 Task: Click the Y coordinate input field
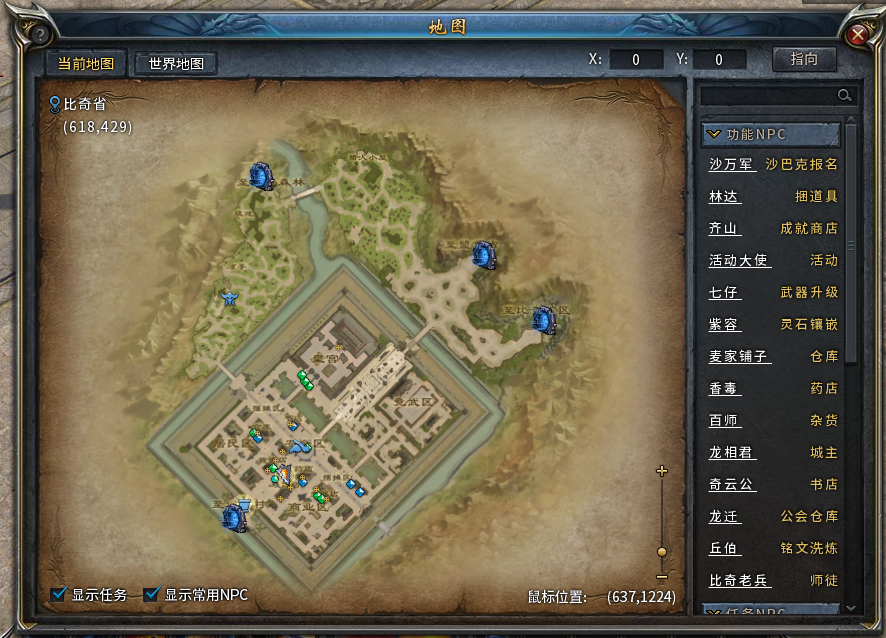[x=719, y=60]
